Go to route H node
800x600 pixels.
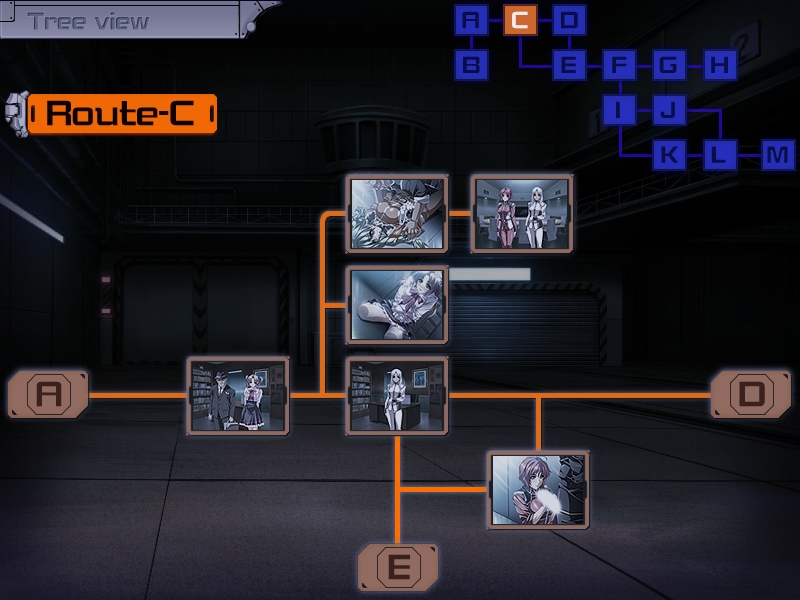coord(718,66)
